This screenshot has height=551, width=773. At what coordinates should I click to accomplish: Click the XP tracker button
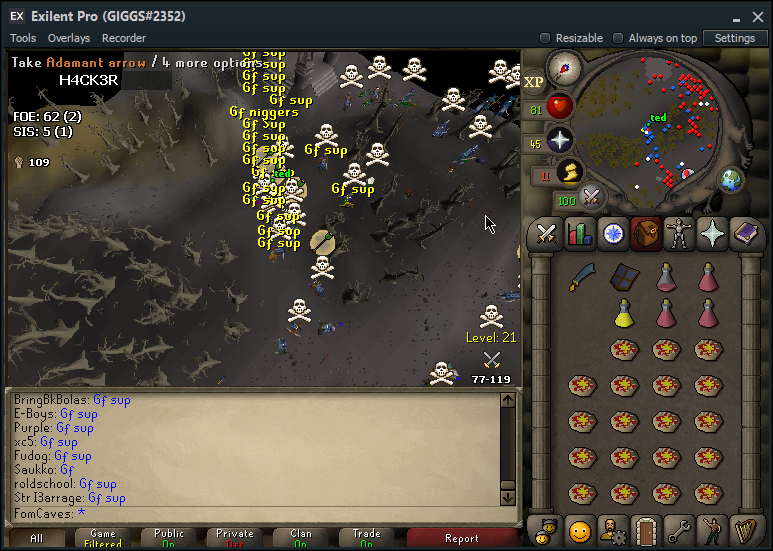click(x=534, y=82)
